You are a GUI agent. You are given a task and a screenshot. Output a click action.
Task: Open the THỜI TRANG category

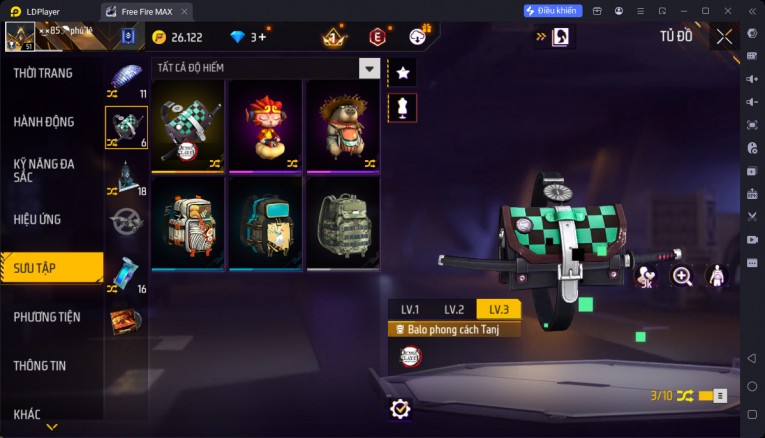coord(42,74)
